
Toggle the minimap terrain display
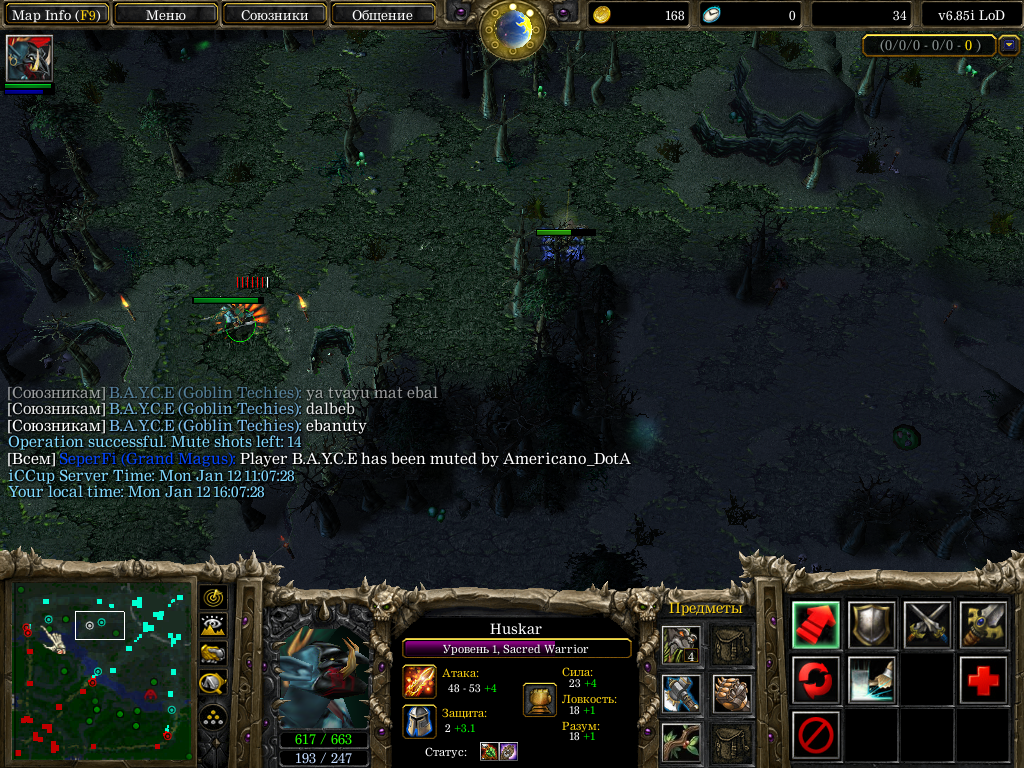click(x=213, y=626)
